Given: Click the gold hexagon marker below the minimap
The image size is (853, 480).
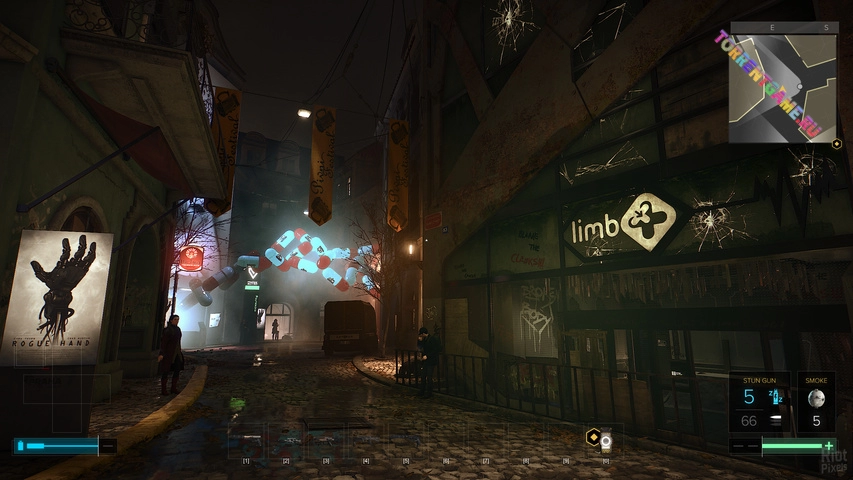Looking at the screenshot, I should tap(836, 144).
